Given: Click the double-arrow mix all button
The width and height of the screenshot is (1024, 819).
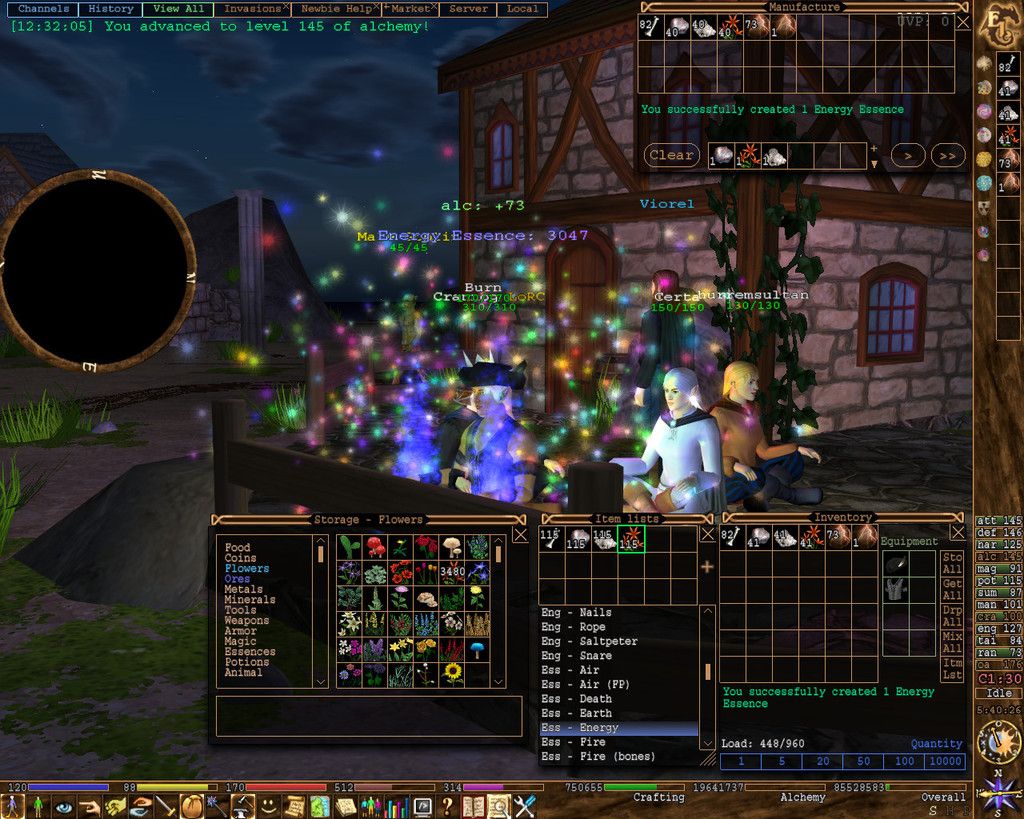Looking at the screenshot, I should pos(947,155).
